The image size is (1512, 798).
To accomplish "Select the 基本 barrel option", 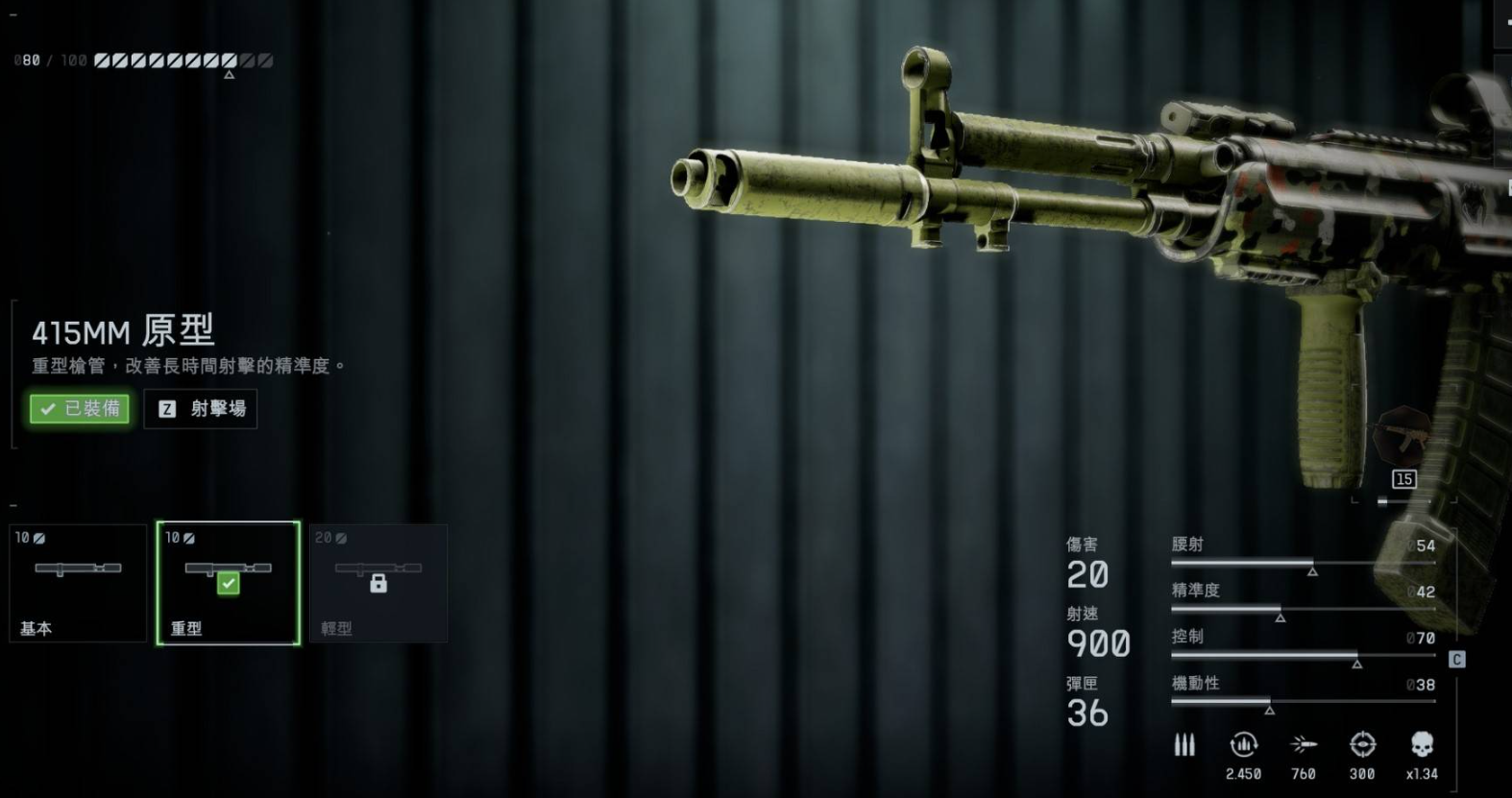I will point(78,583).
